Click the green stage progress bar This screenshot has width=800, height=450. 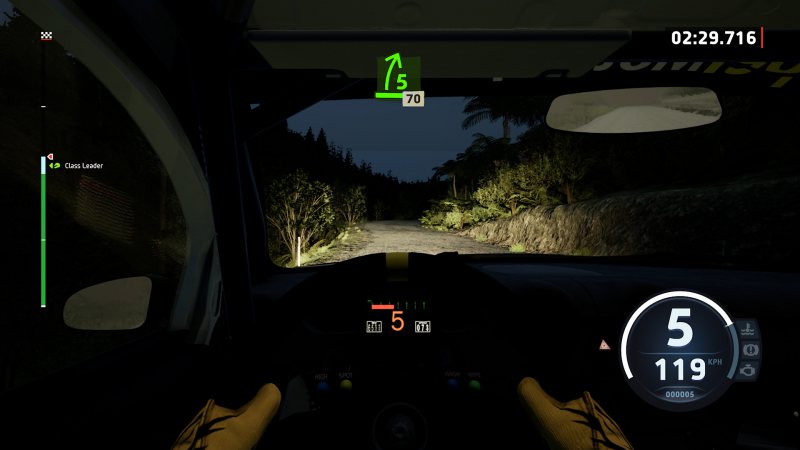tap(43, 235)
